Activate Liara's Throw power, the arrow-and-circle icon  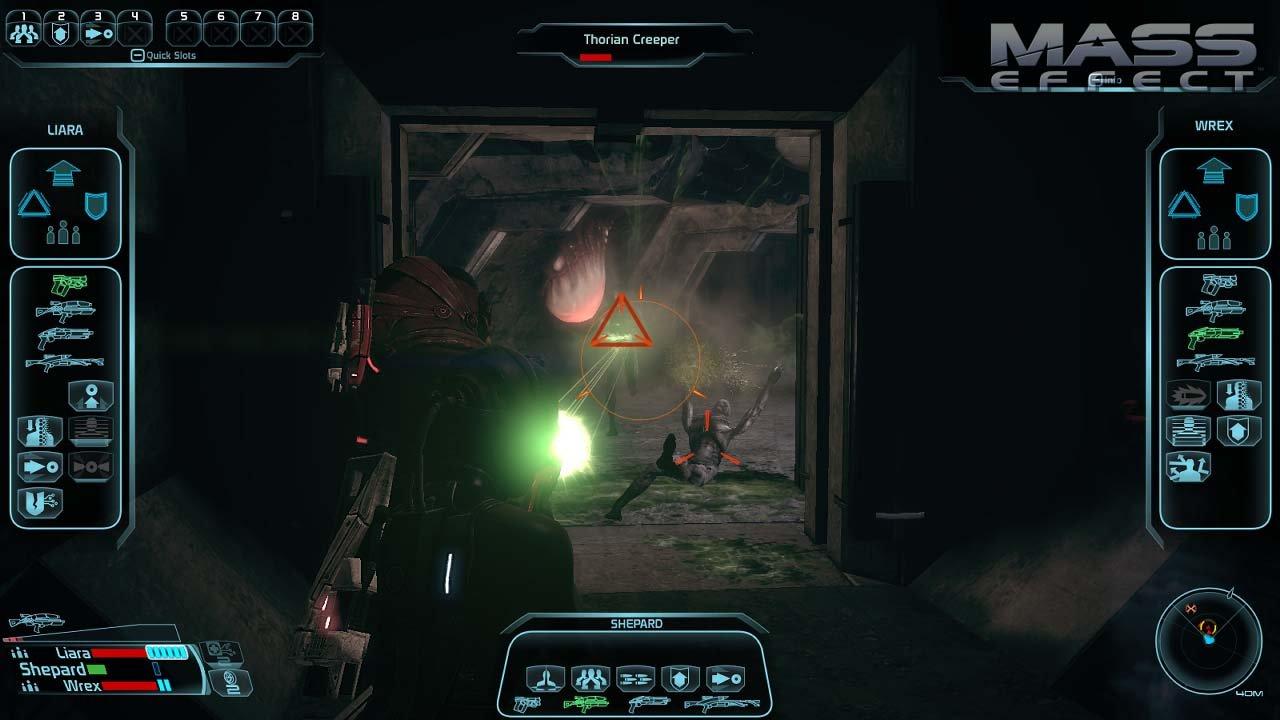click(x=40, y=467)
